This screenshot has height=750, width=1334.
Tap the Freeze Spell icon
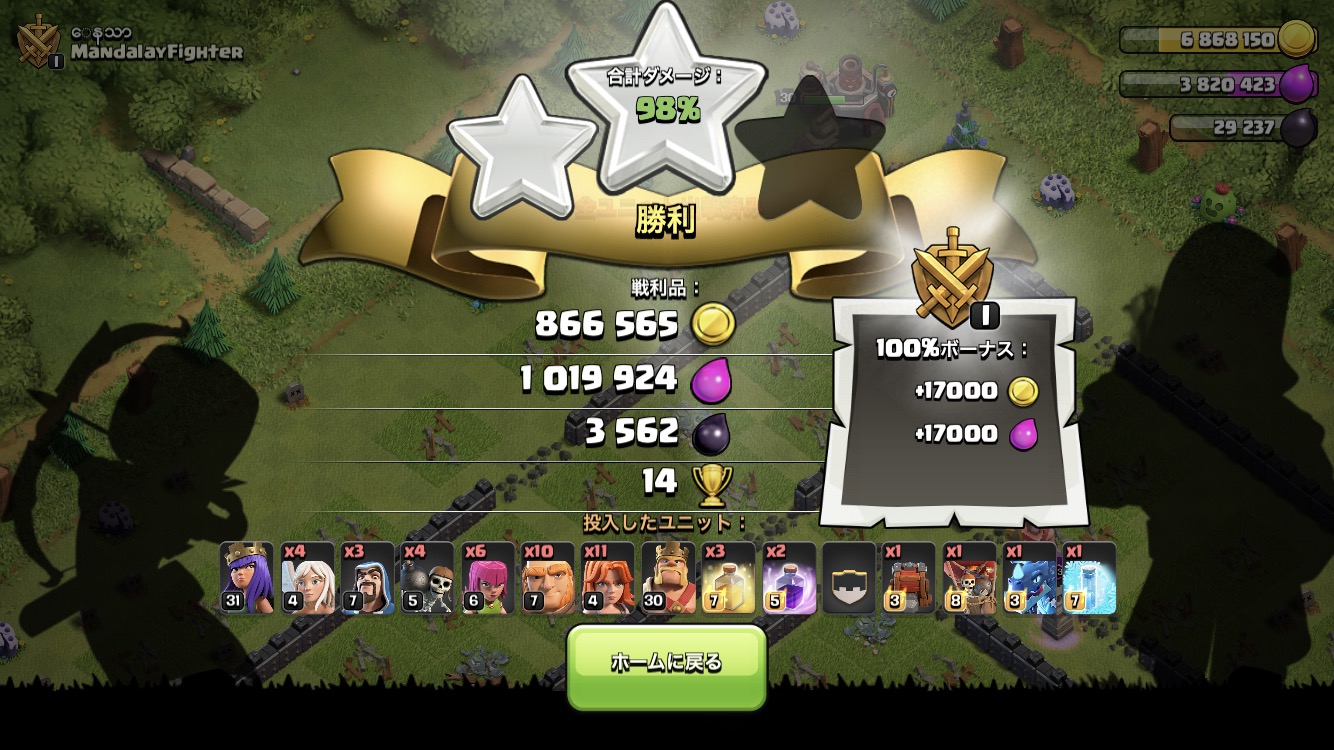click(x=1090, y=578)
